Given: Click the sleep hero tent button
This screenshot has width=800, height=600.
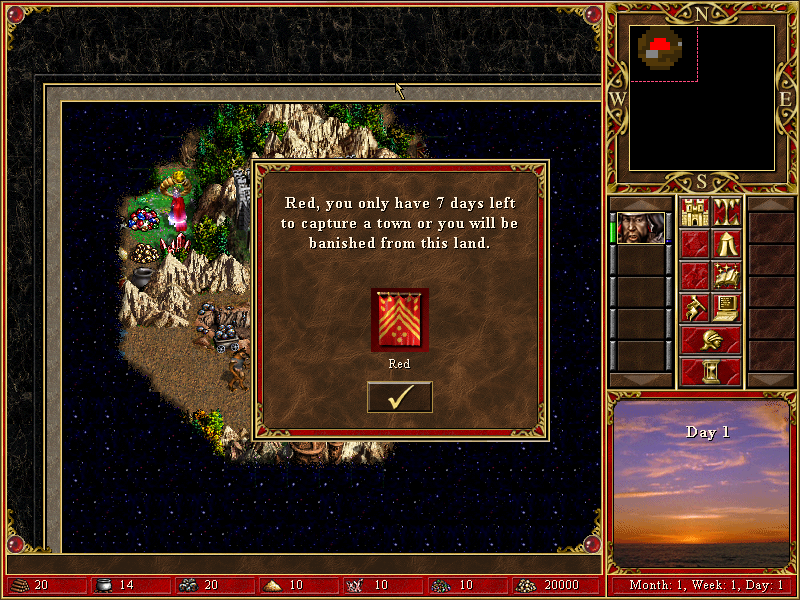Looking at the screenshot, I should click(726, 243).
